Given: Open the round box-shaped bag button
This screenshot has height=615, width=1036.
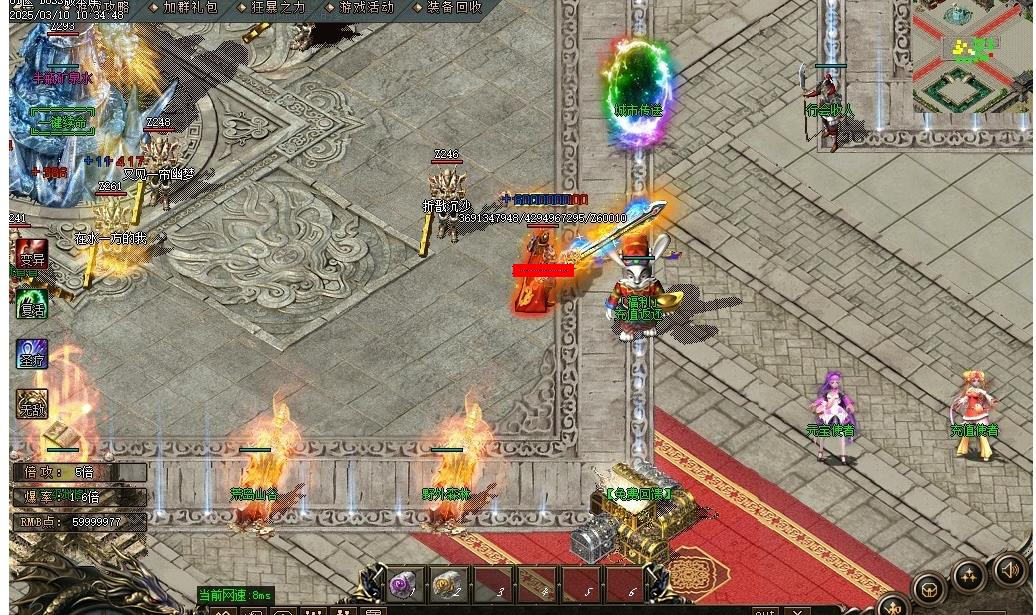Looking at the screenshot, I should pos(929,589).
